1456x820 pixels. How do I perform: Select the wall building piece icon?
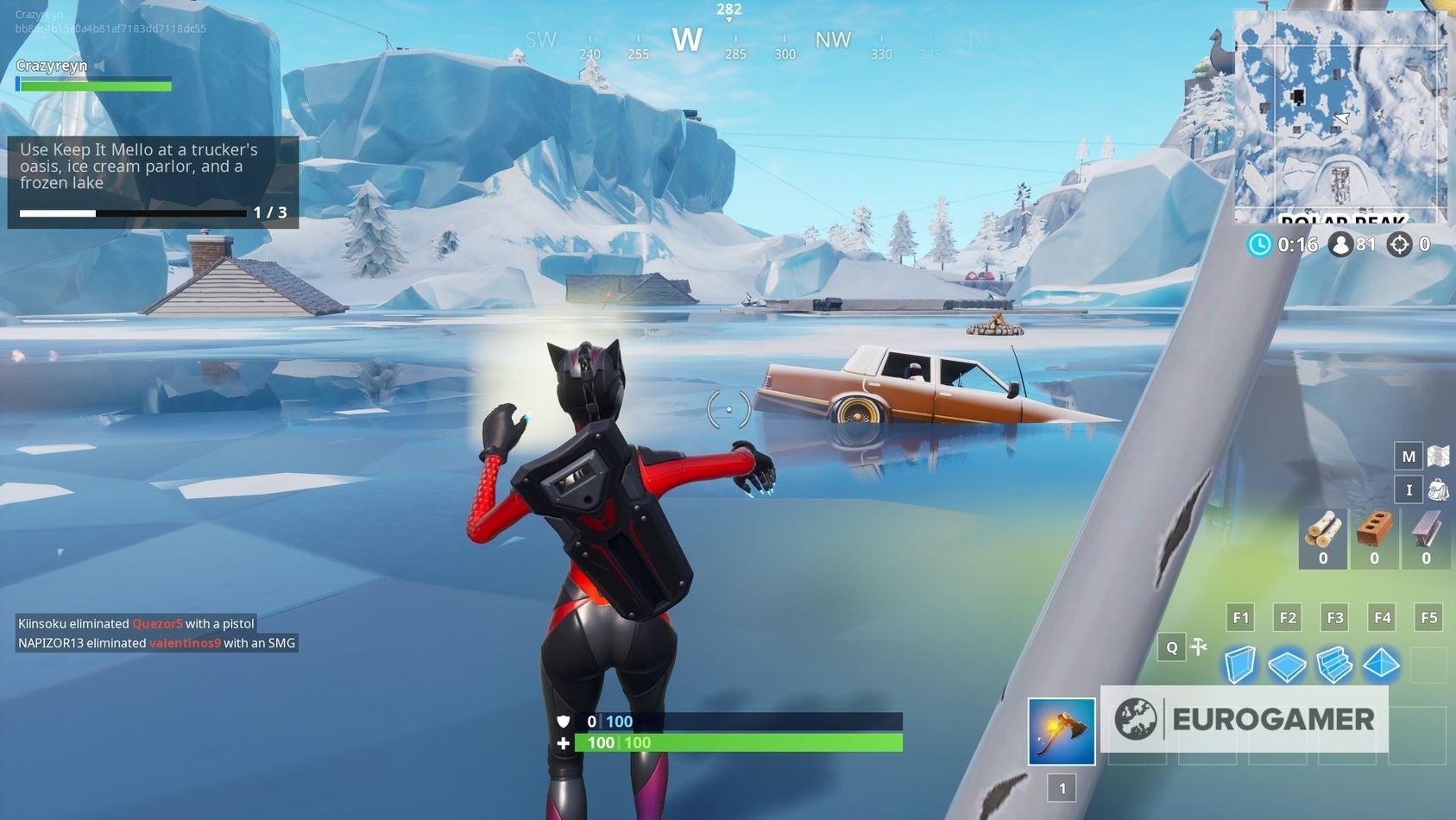(1240, 665)
